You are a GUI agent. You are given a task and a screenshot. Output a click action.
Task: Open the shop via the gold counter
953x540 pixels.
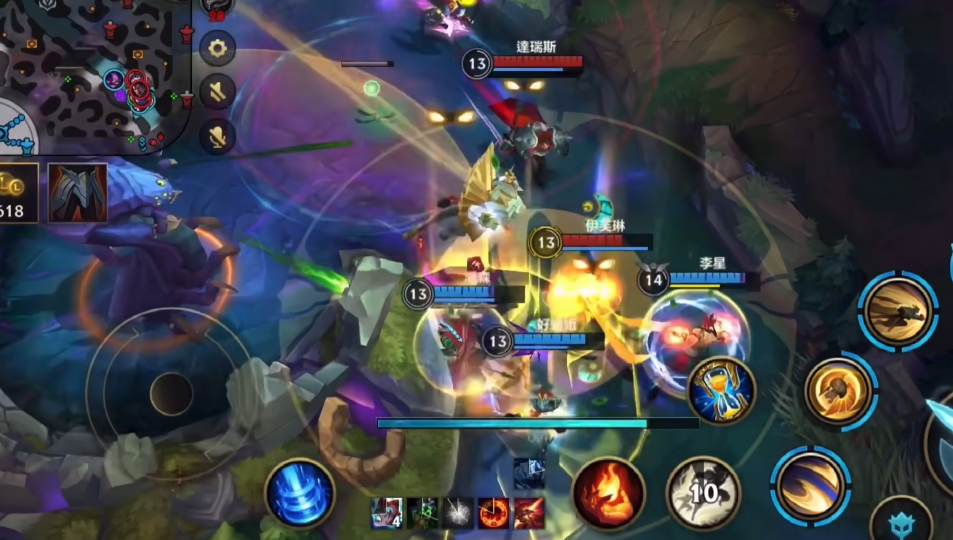click(x=17, y=193)
